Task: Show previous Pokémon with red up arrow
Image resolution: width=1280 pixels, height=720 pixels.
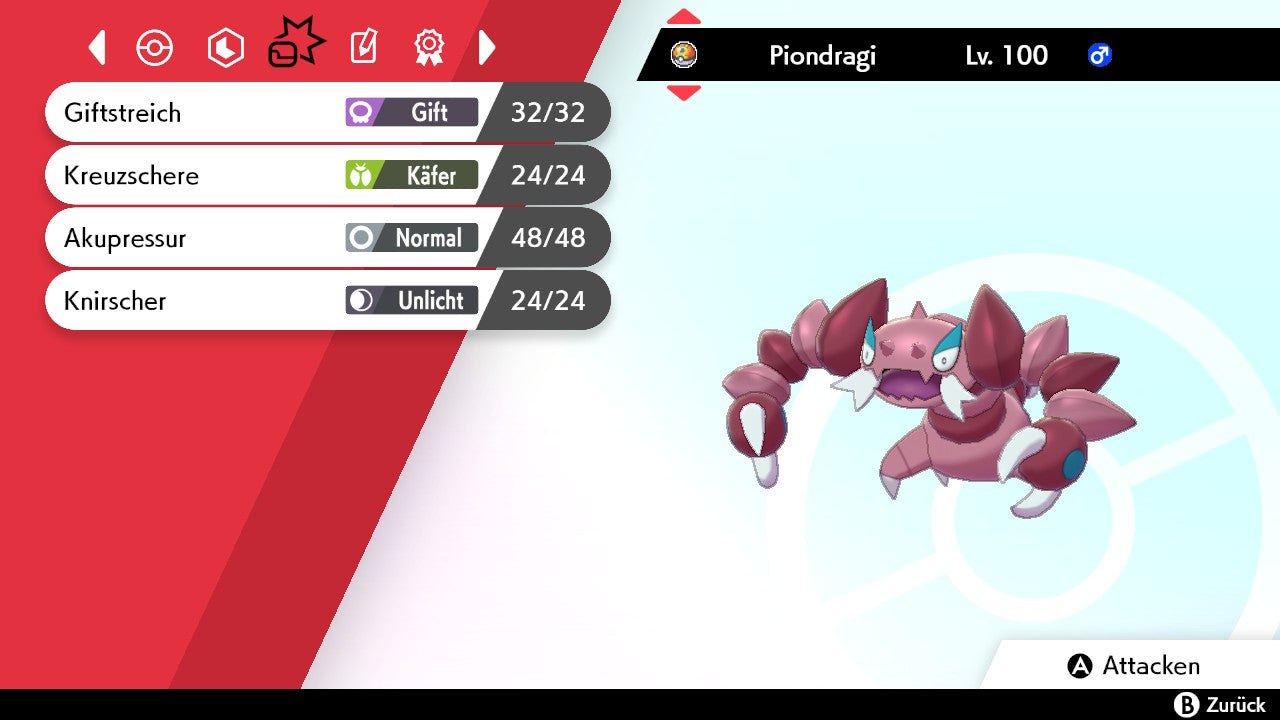Action: click(684, 16)
